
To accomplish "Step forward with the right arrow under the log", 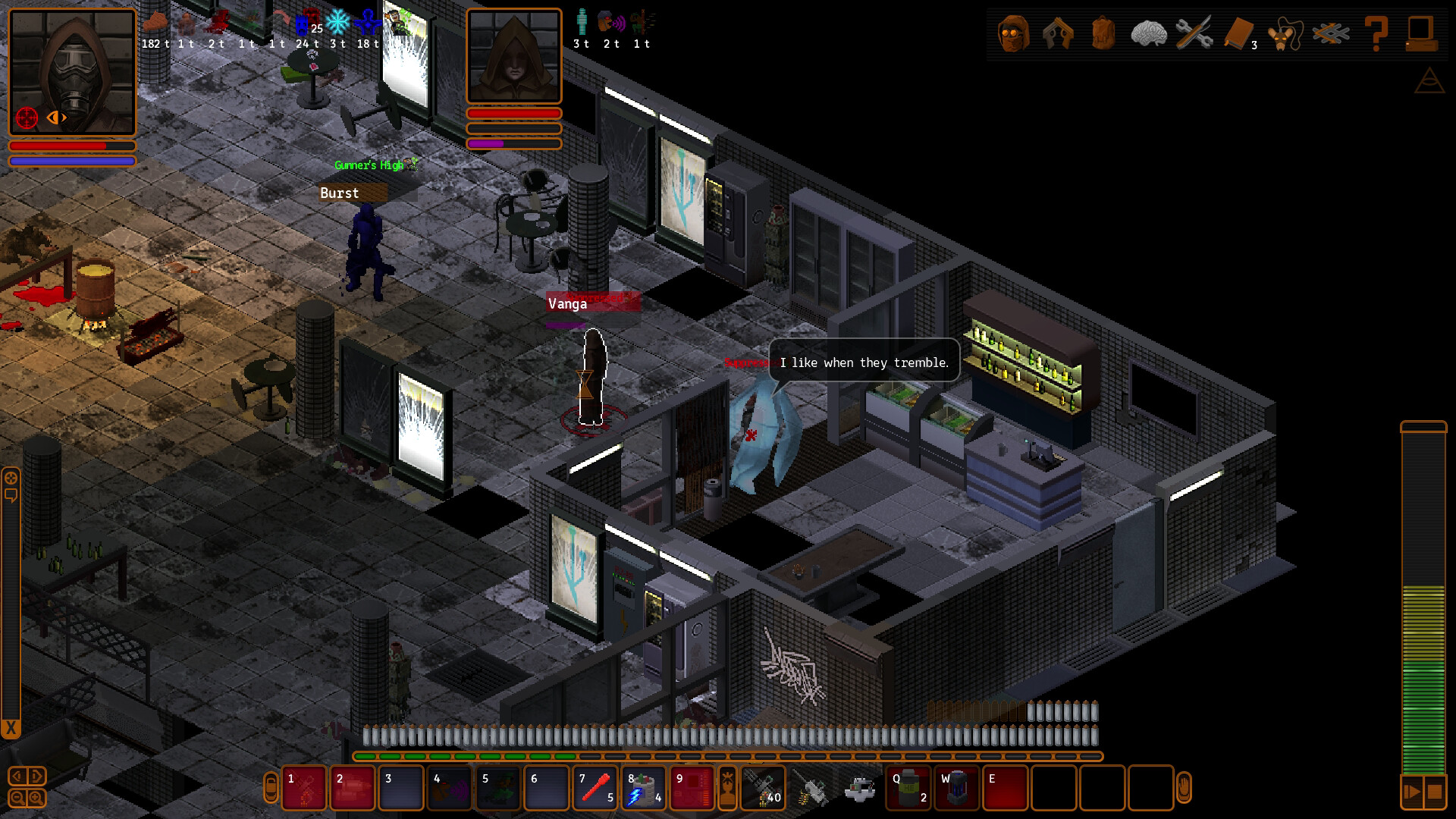I will coord(34,776).
